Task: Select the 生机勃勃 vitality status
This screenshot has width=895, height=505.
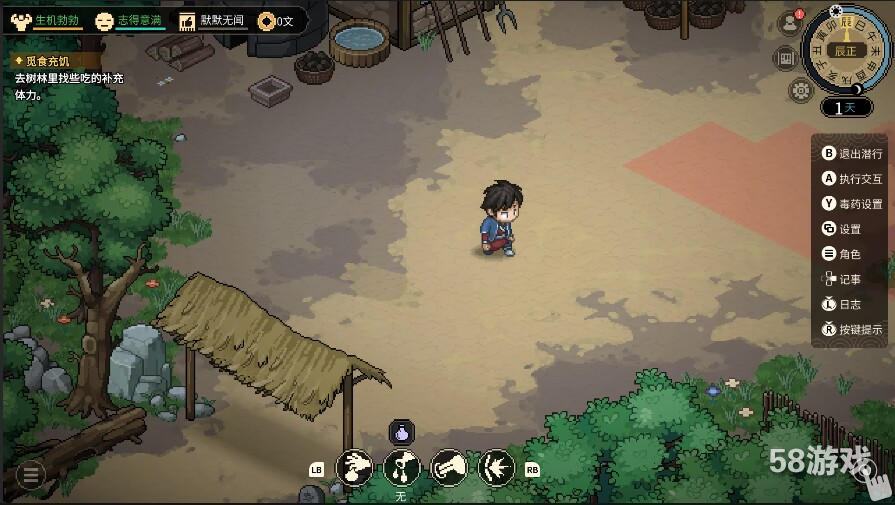Action: (46, 20)
